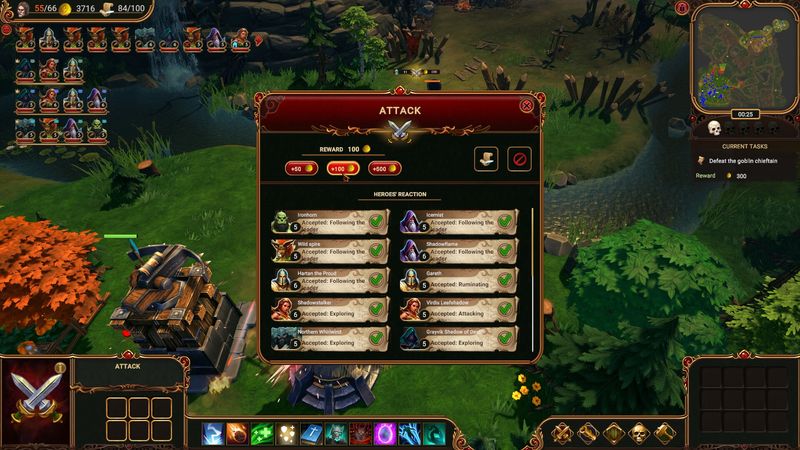Add +100 gold to the attack reward
The image size is (800, 450).
coord(342,167)
